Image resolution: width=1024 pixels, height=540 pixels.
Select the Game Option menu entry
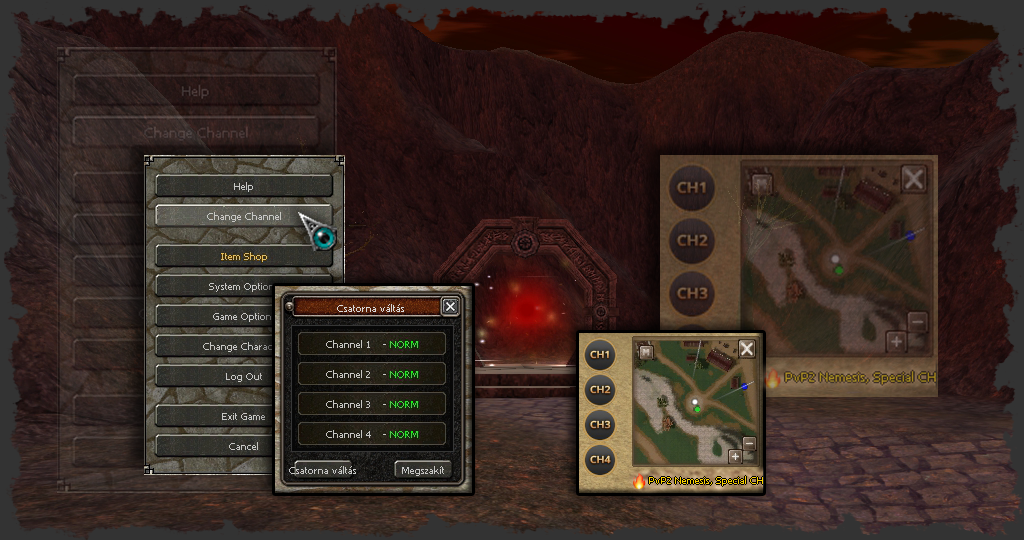(x=214, y=317)
